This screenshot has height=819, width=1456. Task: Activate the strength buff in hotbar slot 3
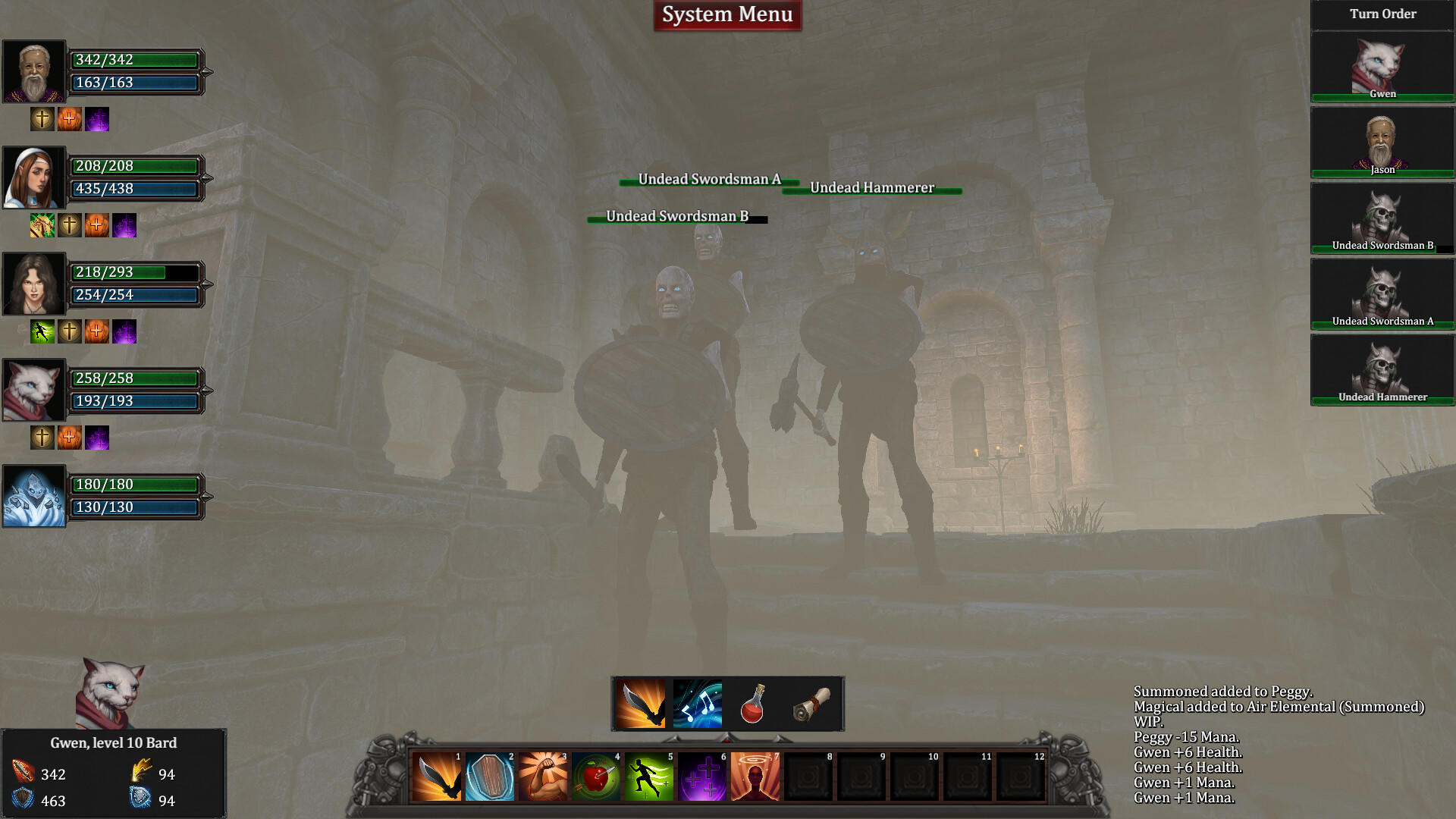coord(542,776)
